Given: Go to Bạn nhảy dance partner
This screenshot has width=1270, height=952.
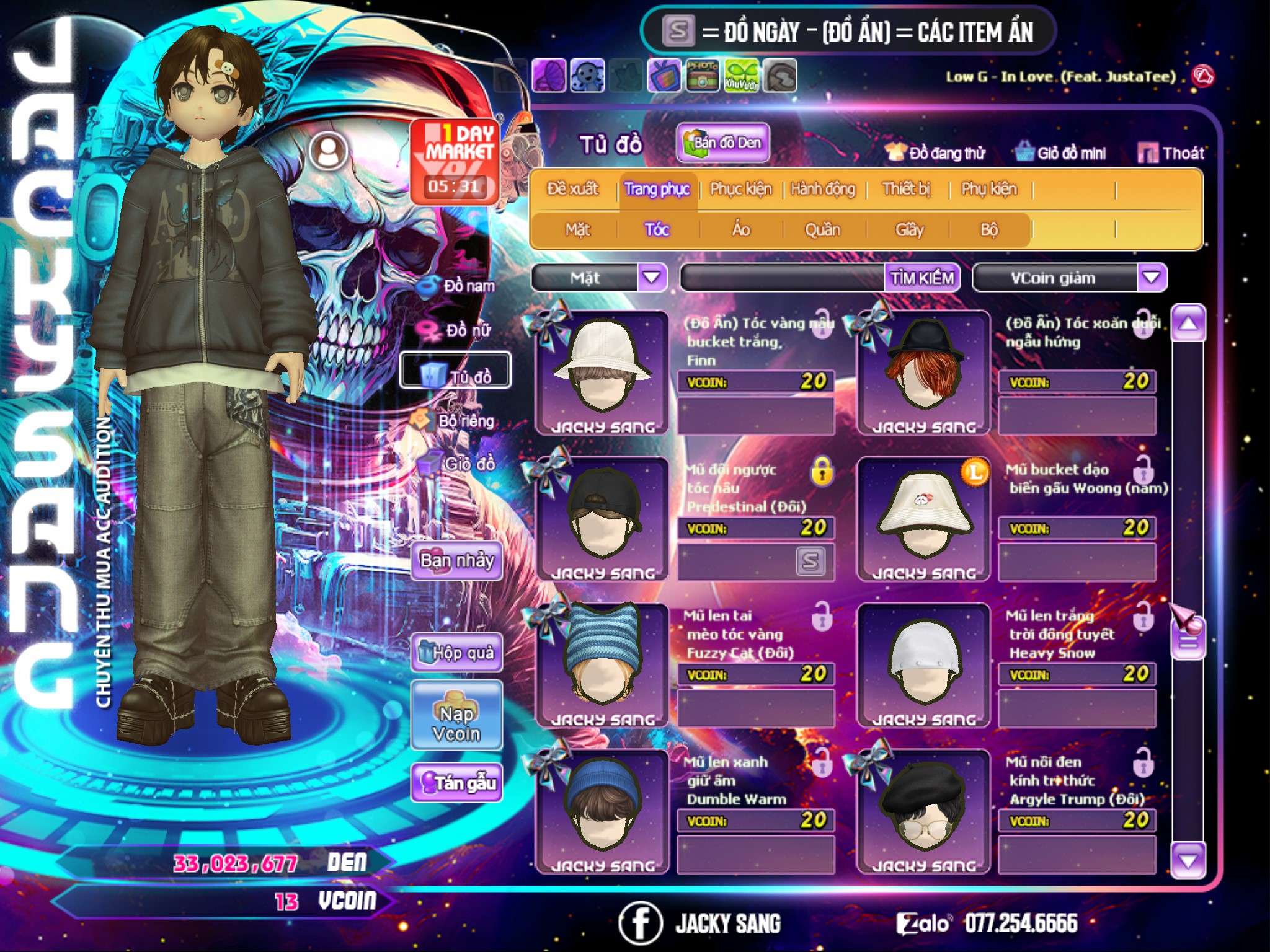Looking at the screenshot, I should (457, 561).
